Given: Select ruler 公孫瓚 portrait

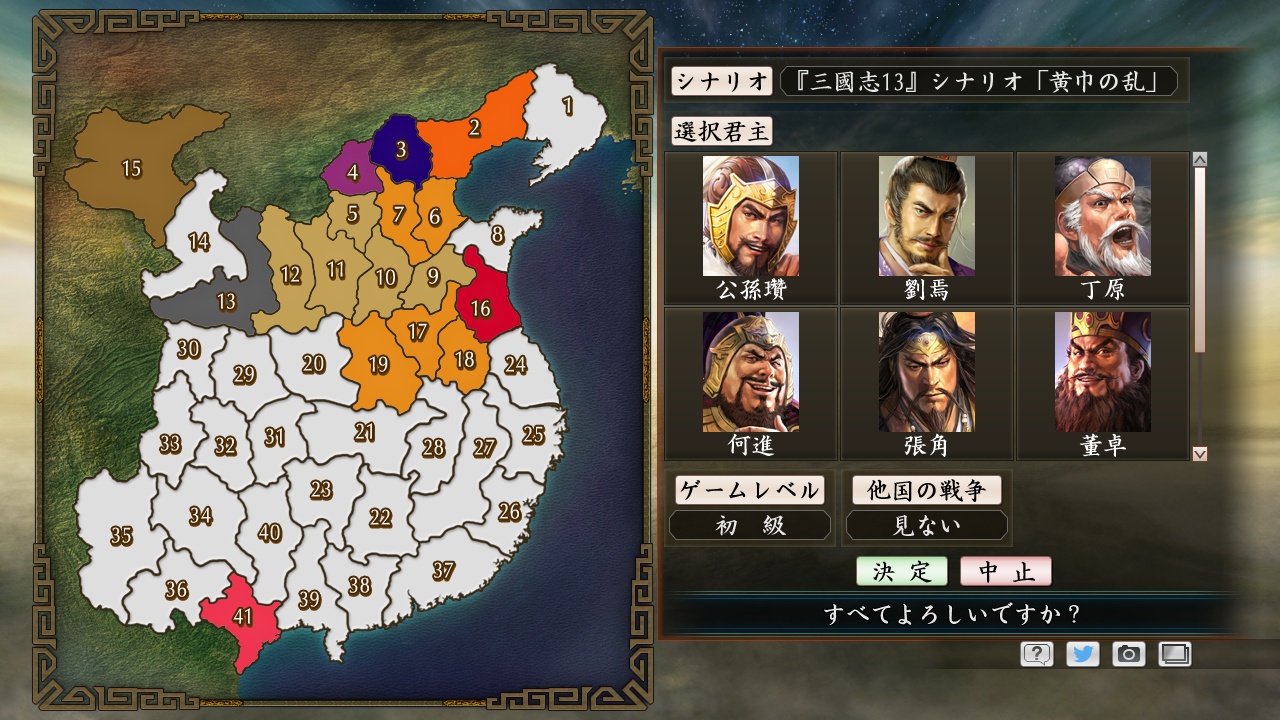Looking at the screenshot, I should pos(753,218).
